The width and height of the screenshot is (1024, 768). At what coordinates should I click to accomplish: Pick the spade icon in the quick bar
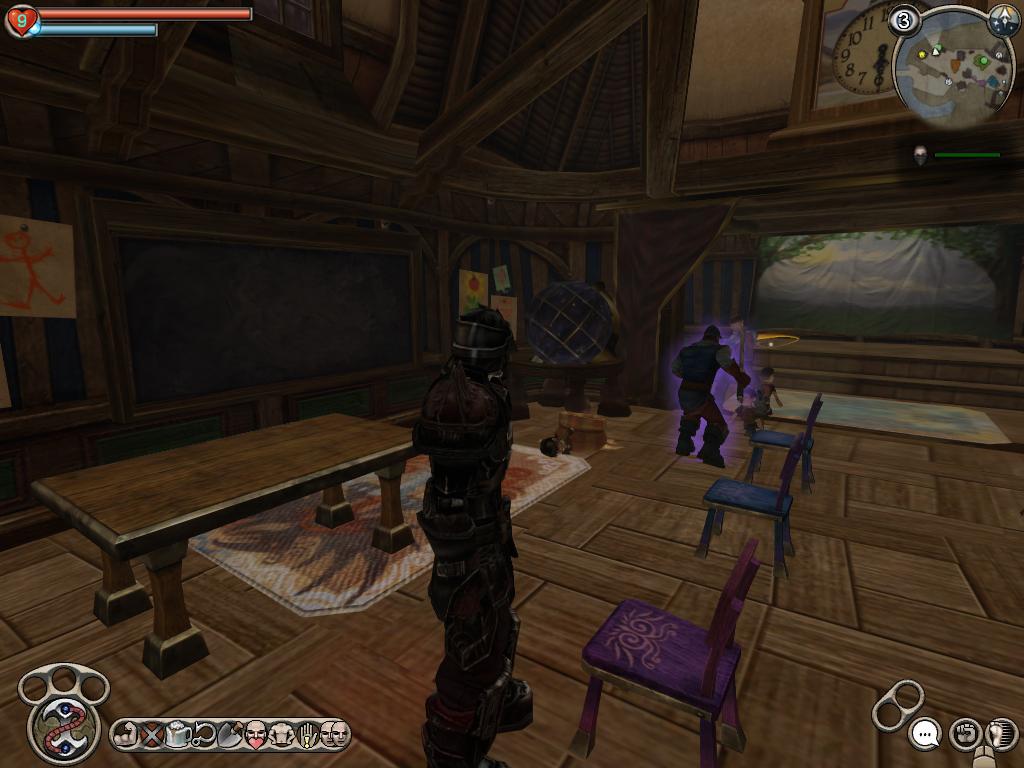230,736
